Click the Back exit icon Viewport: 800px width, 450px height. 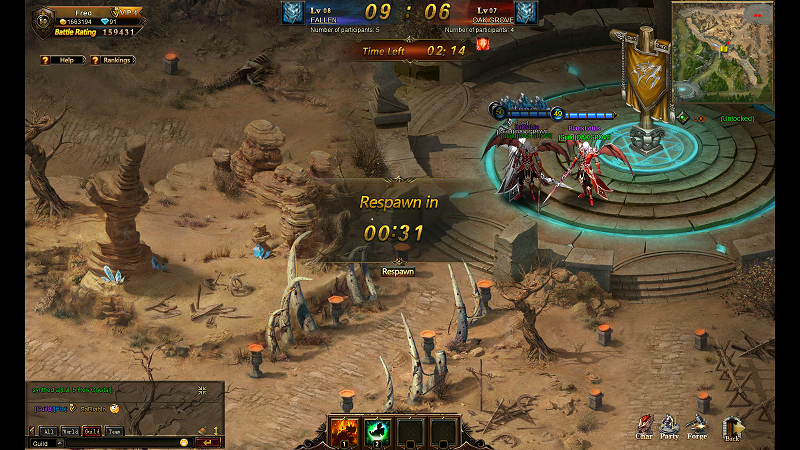[x=733, y=428]
